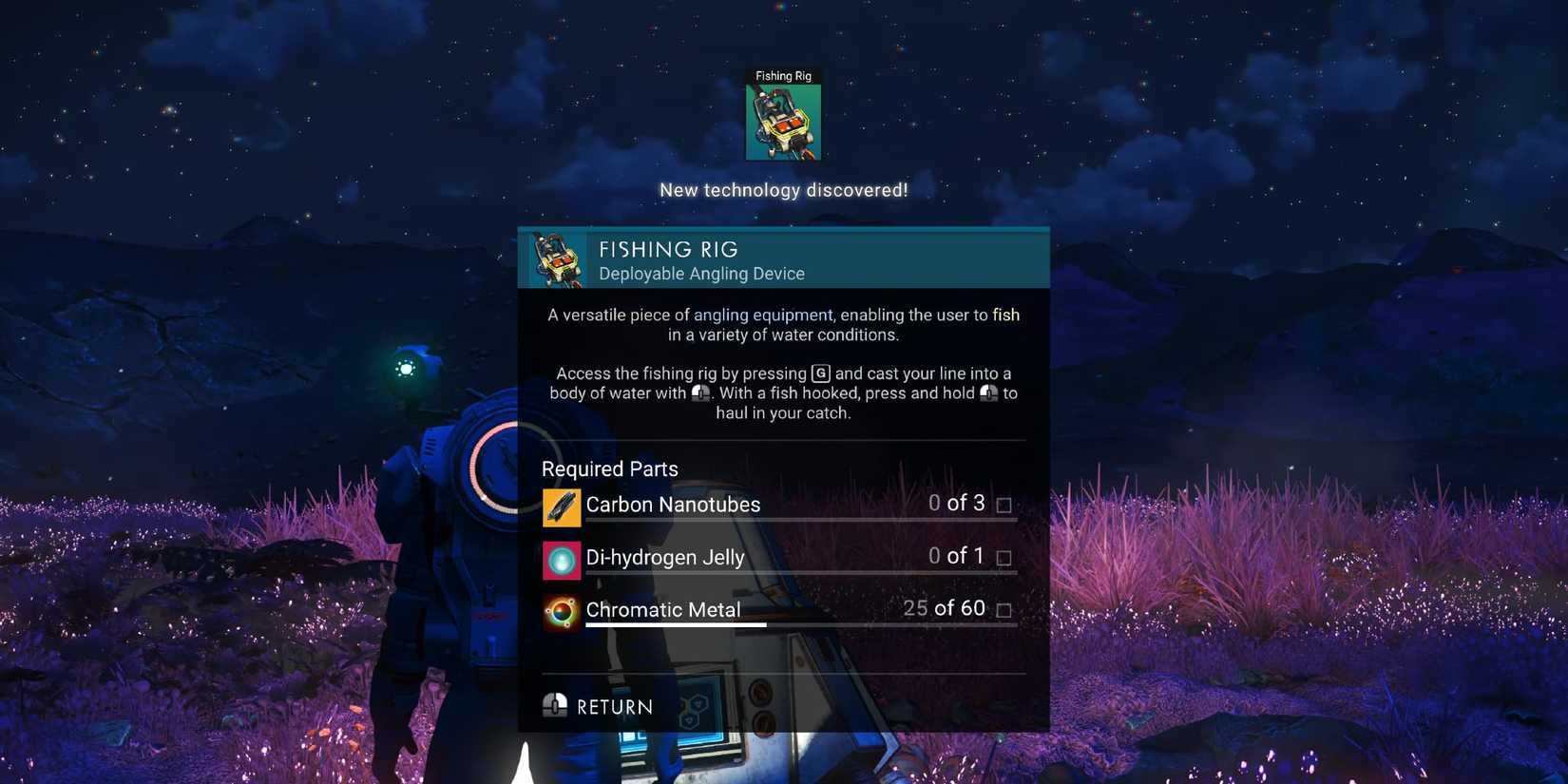Open the Required Parts section header
This screenshot has height=784, width=1568.
pos(609,468)
